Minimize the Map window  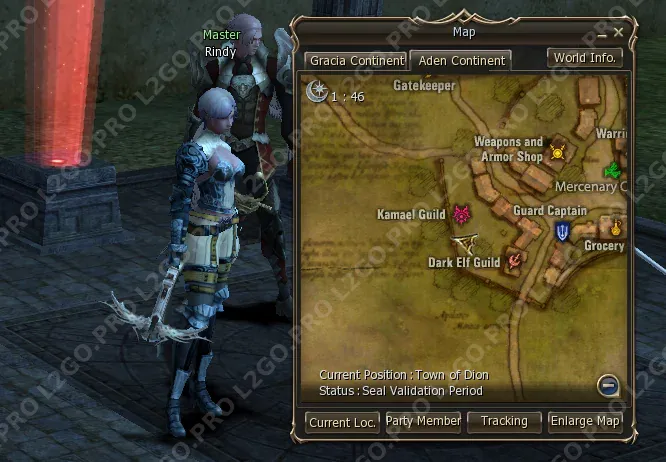click(x=603, y=33)
